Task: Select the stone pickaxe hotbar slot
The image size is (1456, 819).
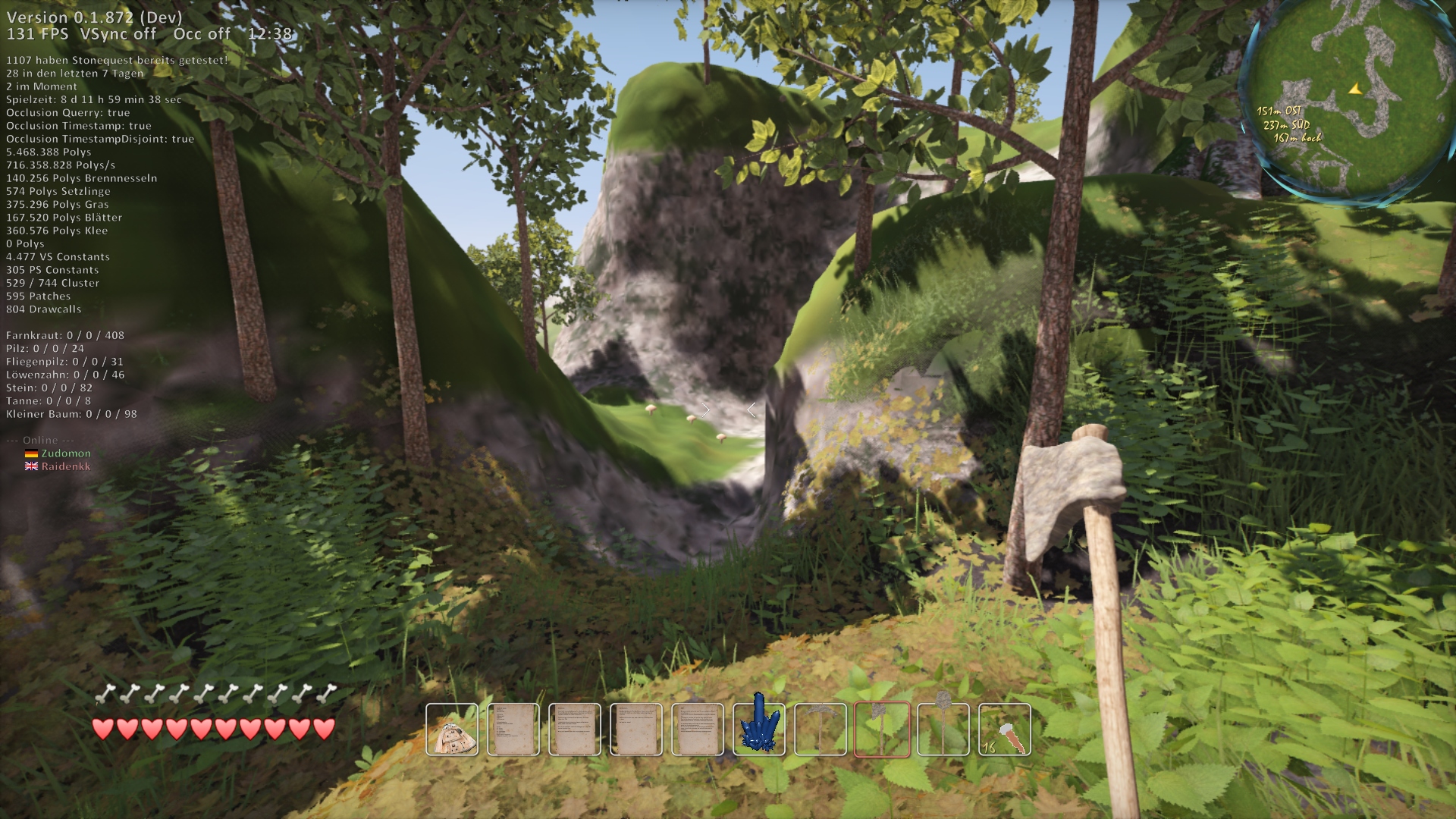Action: 821,730
